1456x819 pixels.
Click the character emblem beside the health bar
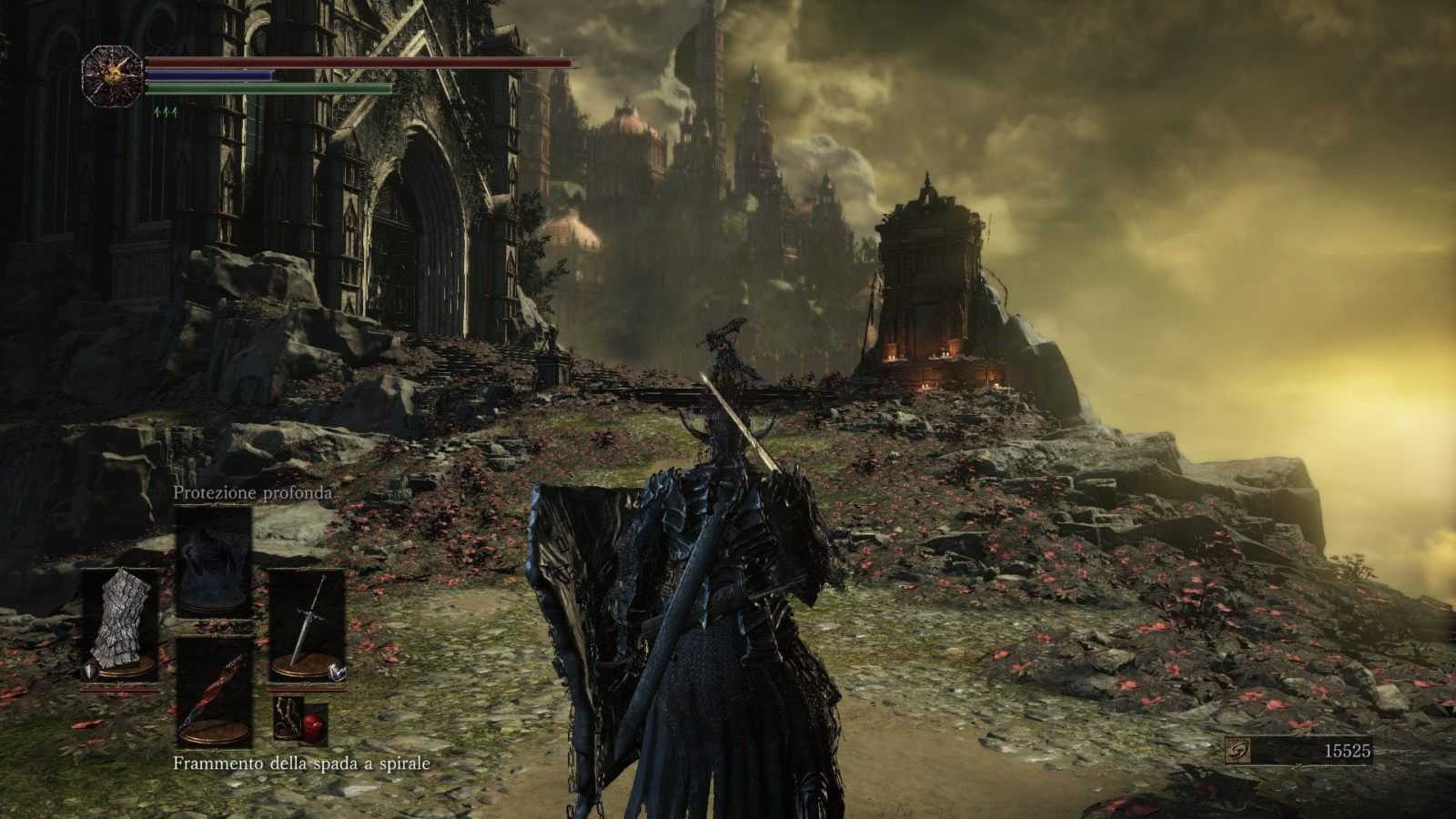point(113,74)
